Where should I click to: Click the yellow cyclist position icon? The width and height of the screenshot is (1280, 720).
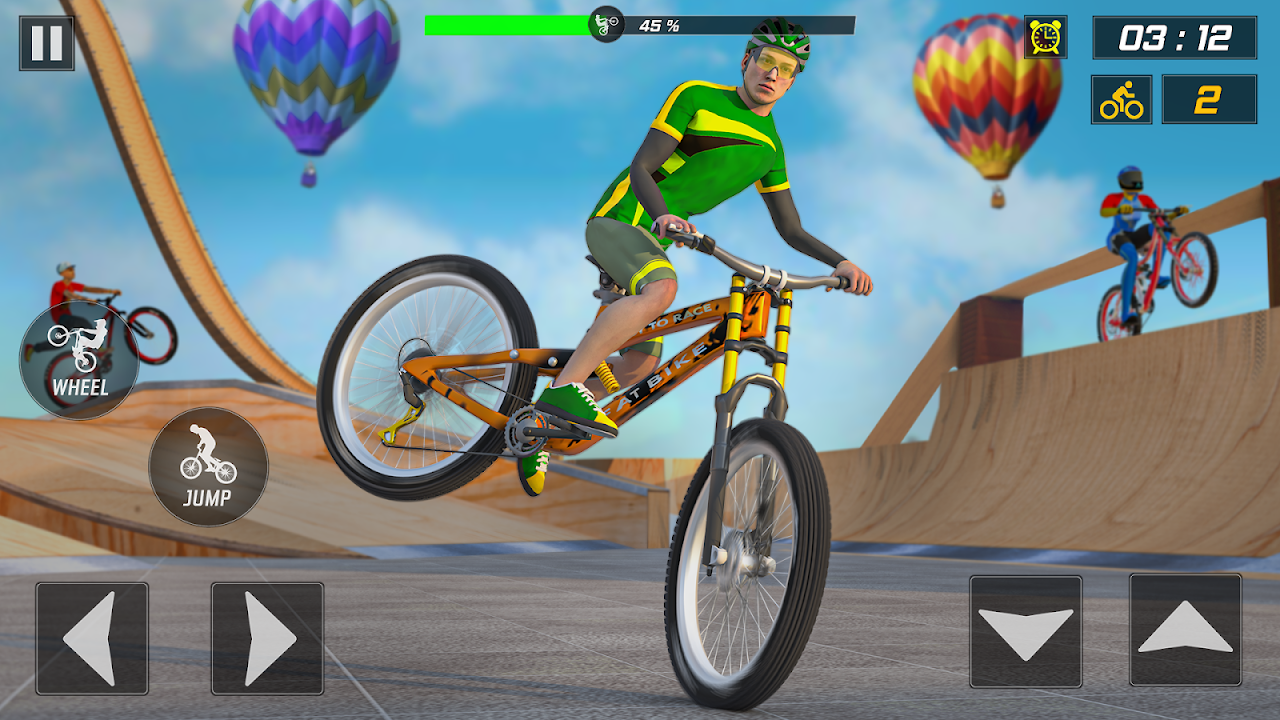[1121, 100]
